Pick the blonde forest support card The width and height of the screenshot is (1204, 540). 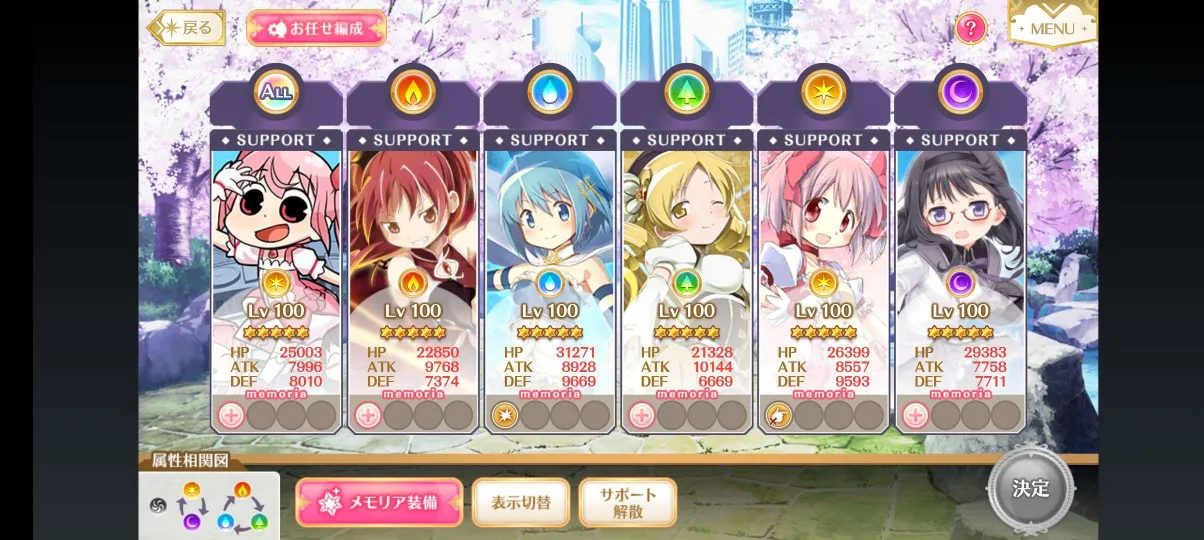pyautogui.click(x=687, y=230)
